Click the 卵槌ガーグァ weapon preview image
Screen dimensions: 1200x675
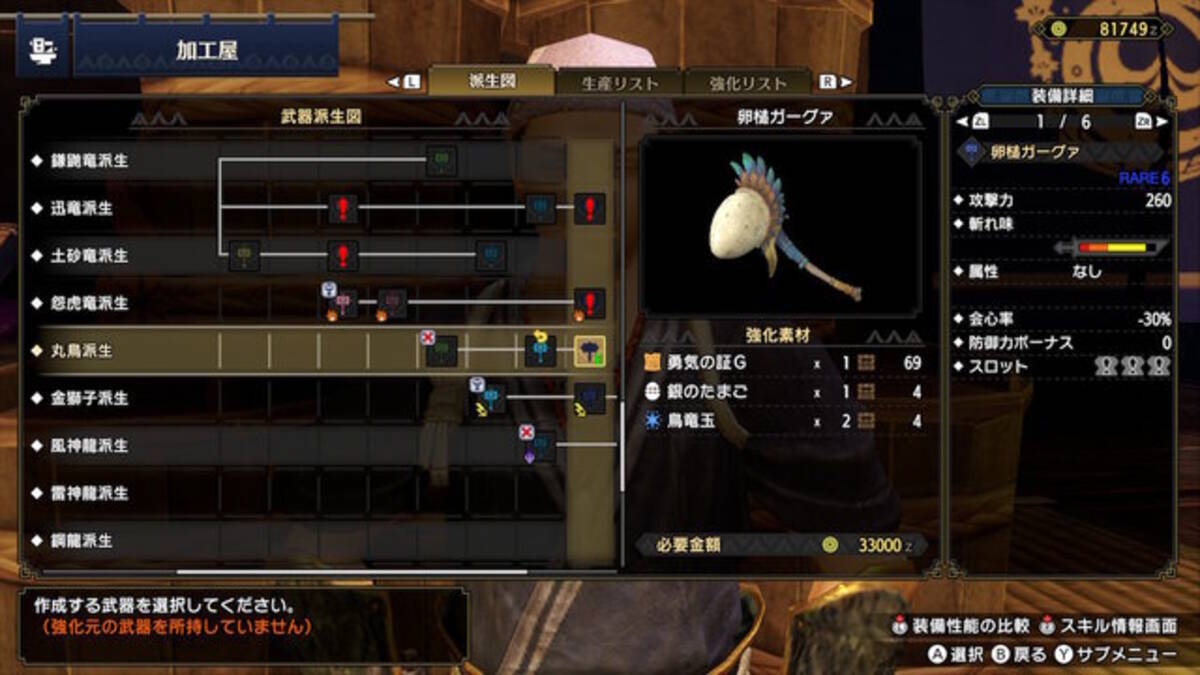click(781, 226)
